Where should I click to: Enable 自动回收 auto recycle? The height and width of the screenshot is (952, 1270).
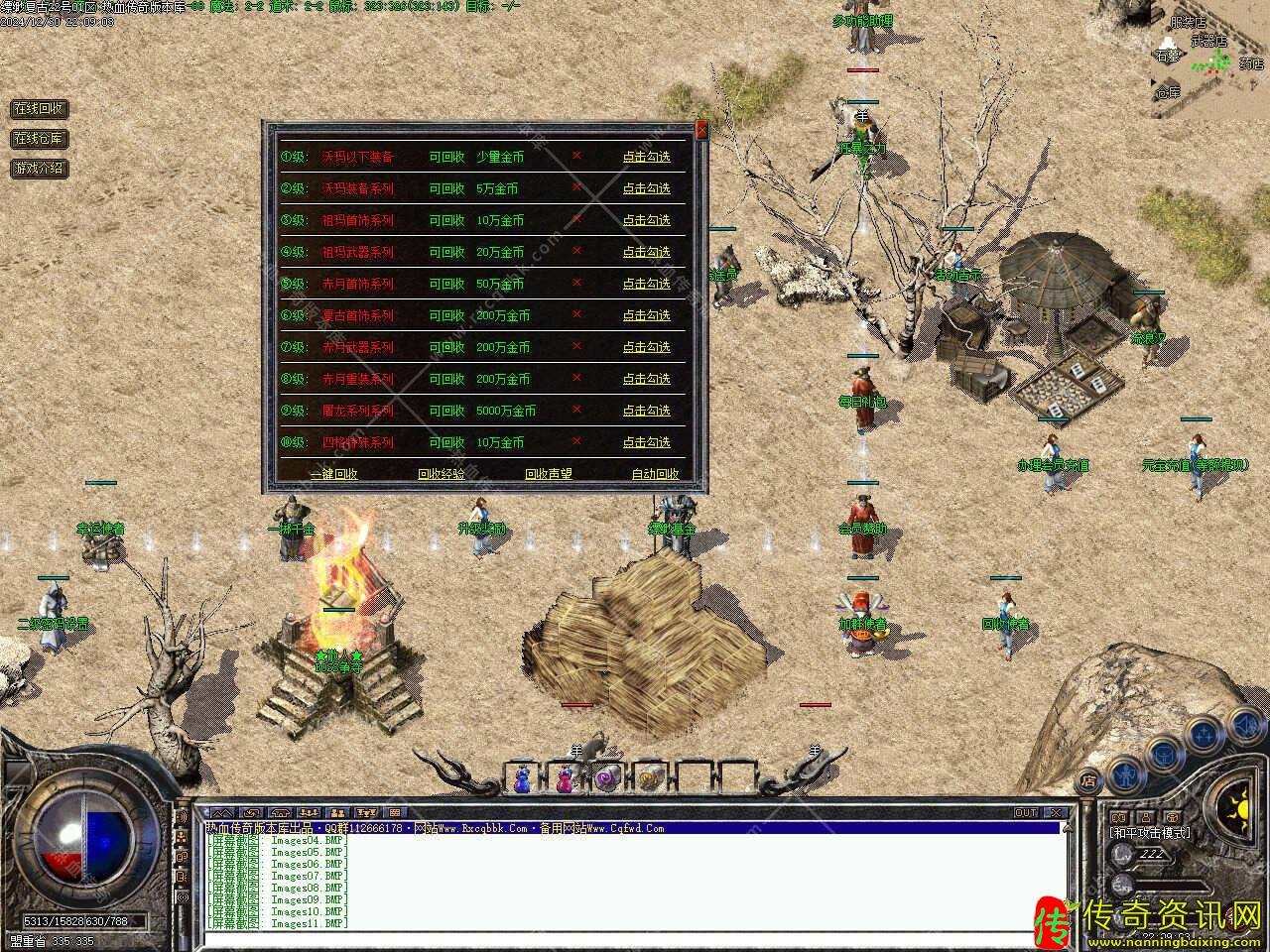click(x=655, y=474)
